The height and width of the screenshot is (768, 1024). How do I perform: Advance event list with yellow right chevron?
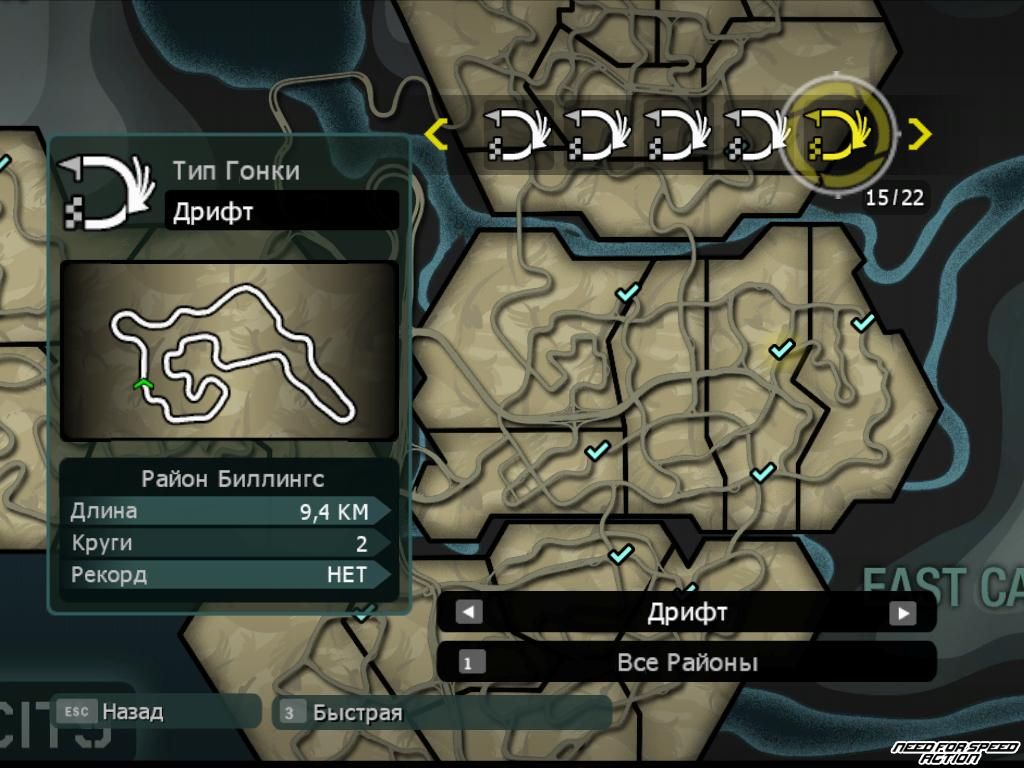pos(919,133)
